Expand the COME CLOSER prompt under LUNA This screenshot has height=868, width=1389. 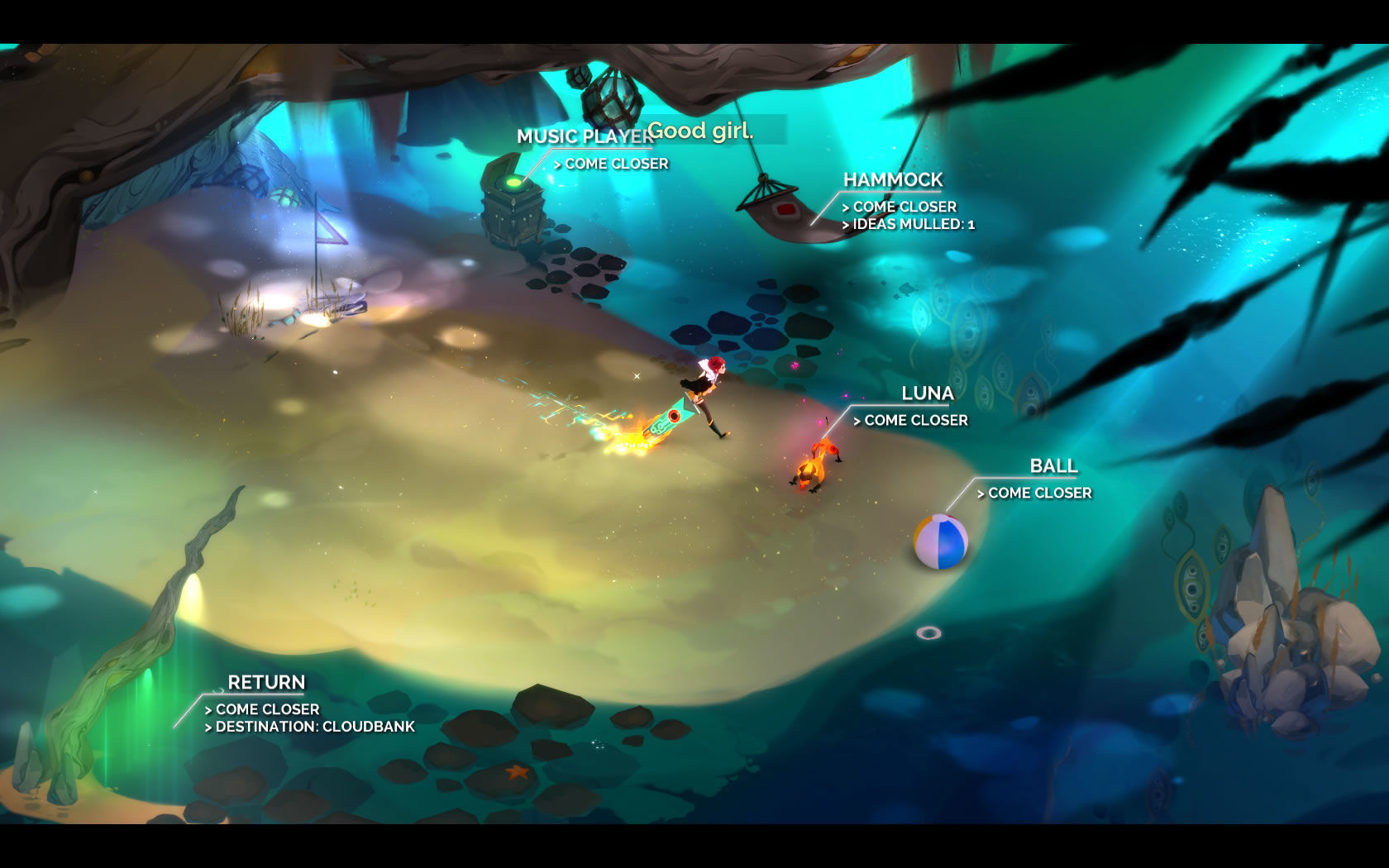[909, 420]
